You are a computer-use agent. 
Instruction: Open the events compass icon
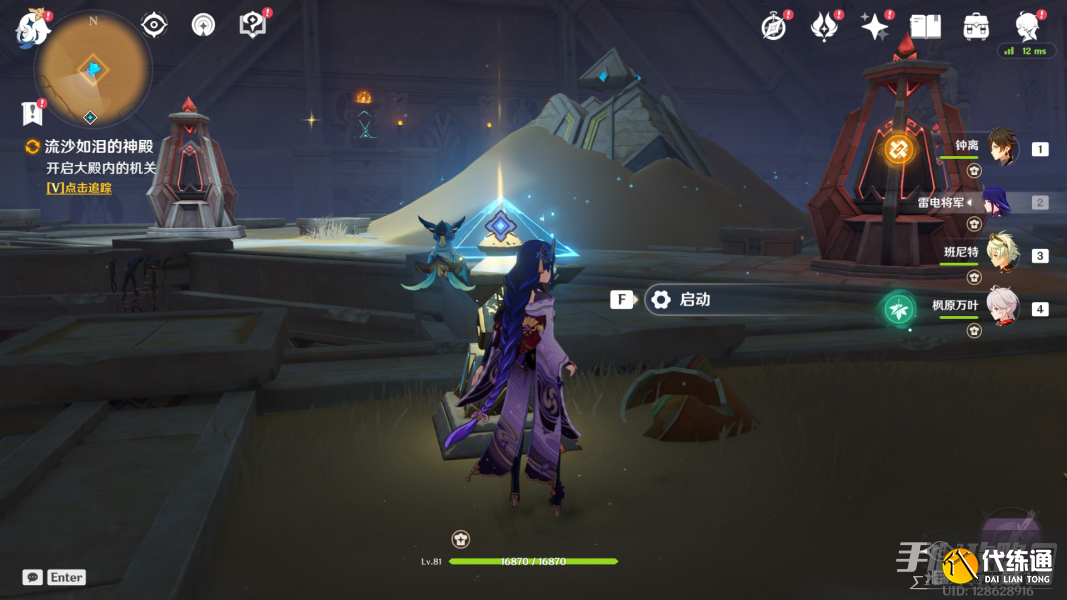tap(773, 27)
